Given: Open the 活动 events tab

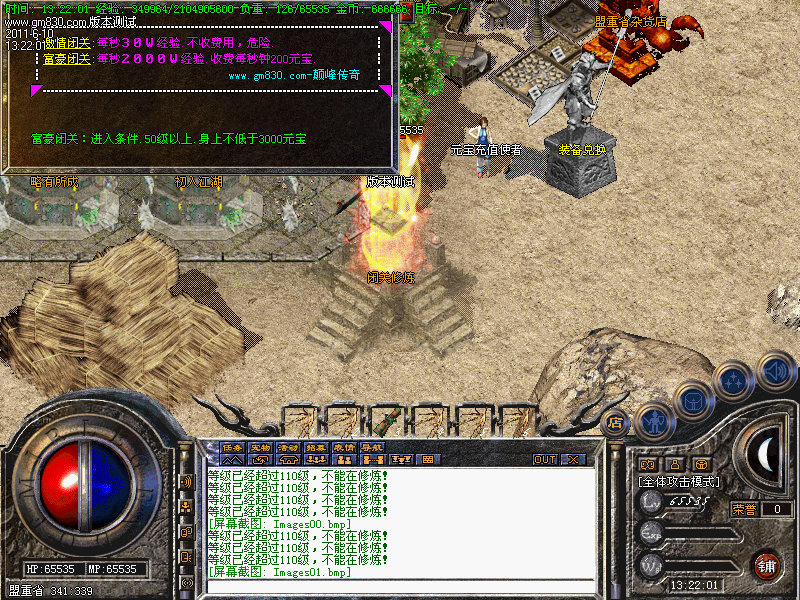Looking at the screenshot, I should [x=289, y=447].
